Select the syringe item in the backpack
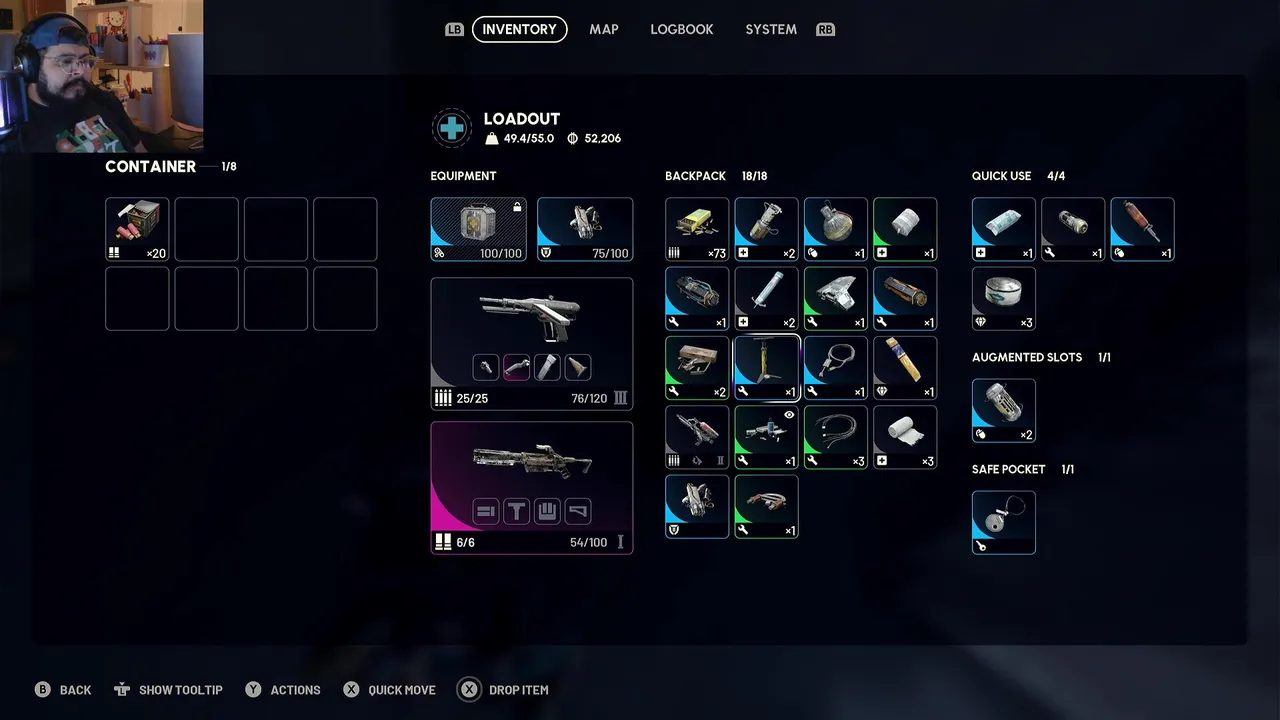 [x=766, y=298]
